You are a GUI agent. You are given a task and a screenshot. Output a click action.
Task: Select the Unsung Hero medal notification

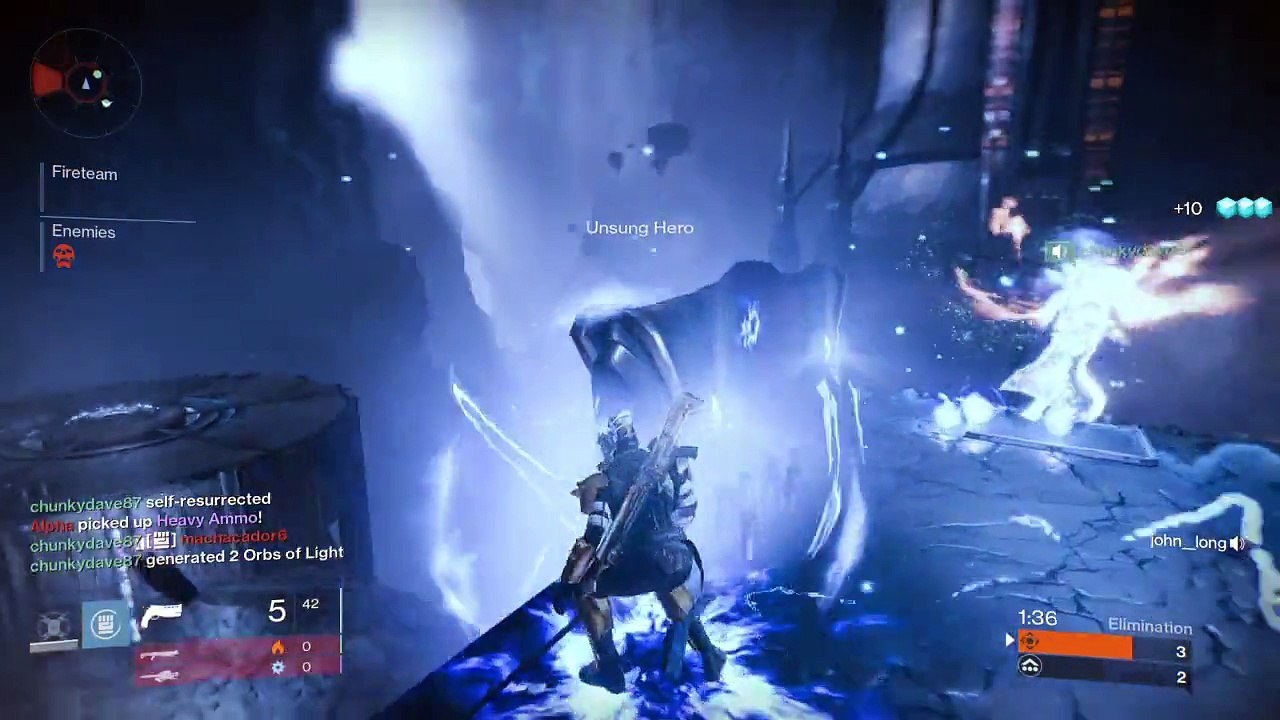click(x=639, y=228)
